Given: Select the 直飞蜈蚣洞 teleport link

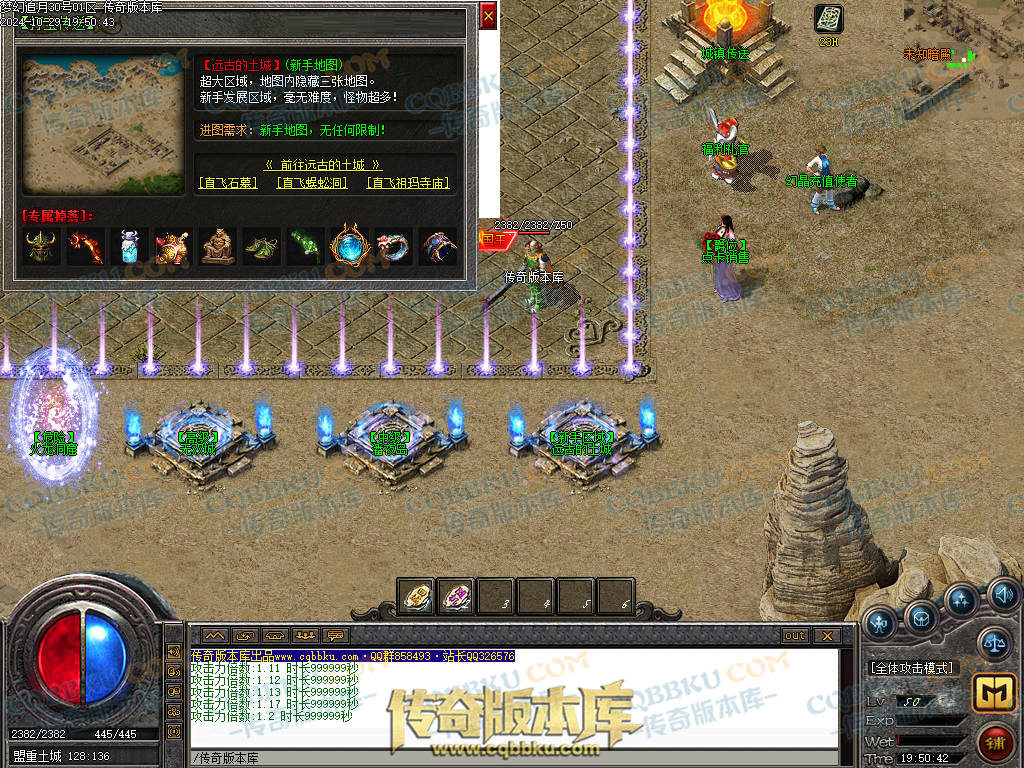Looking at the screenshot, I should 311,183.
